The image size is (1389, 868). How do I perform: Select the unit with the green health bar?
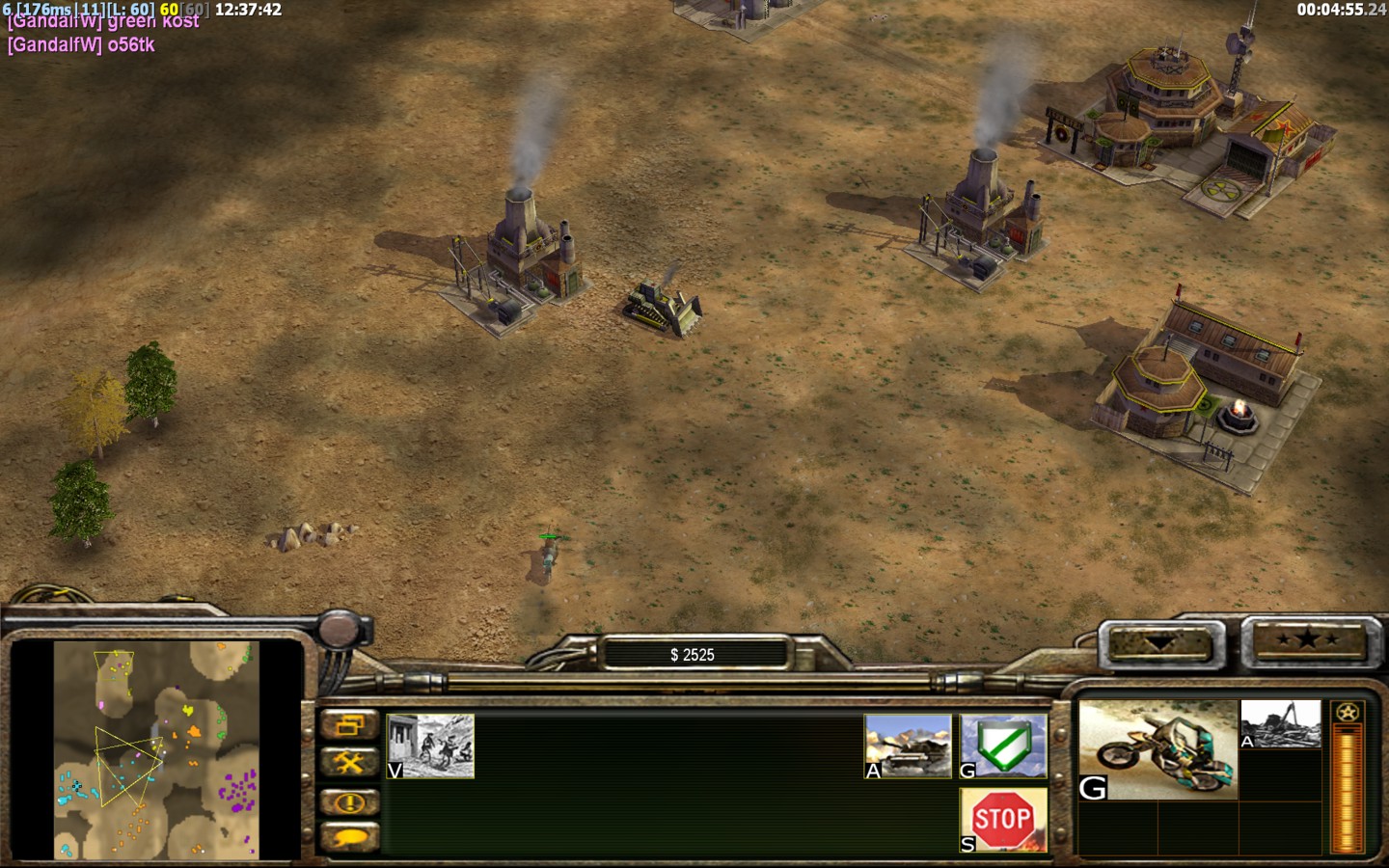tap(548, 555)
